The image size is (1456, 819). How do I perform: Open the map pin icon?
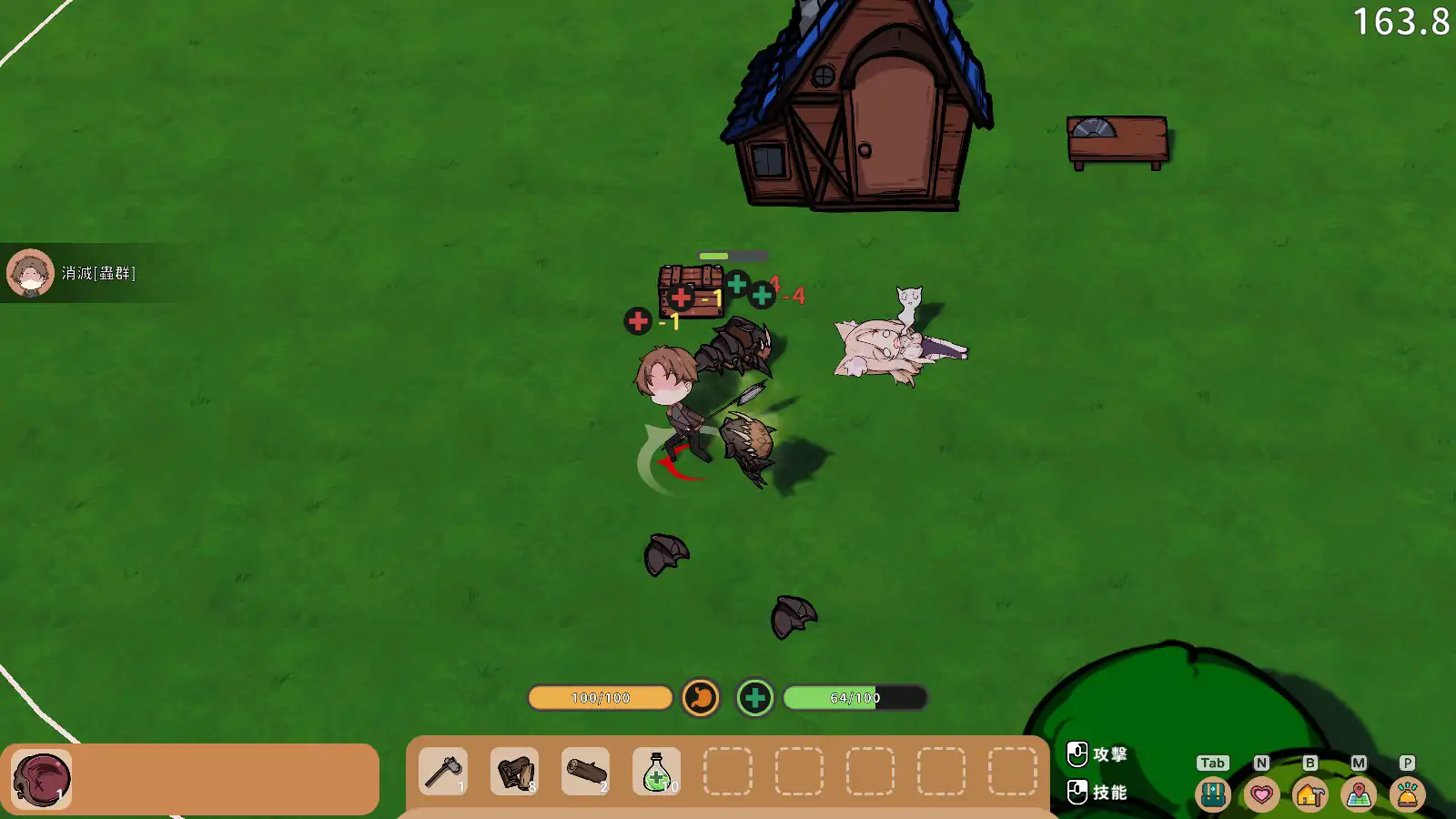[1359, 794]
